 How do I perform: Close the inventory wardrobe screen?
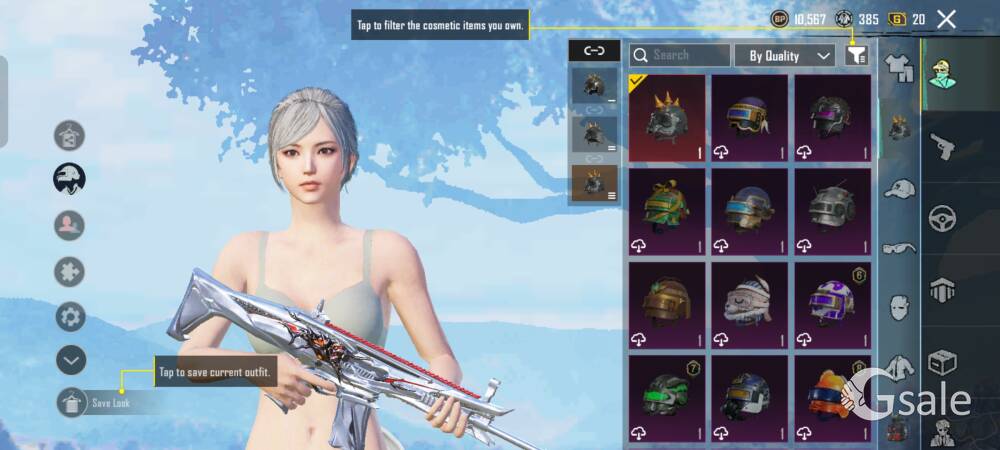(x=946, y=19)
